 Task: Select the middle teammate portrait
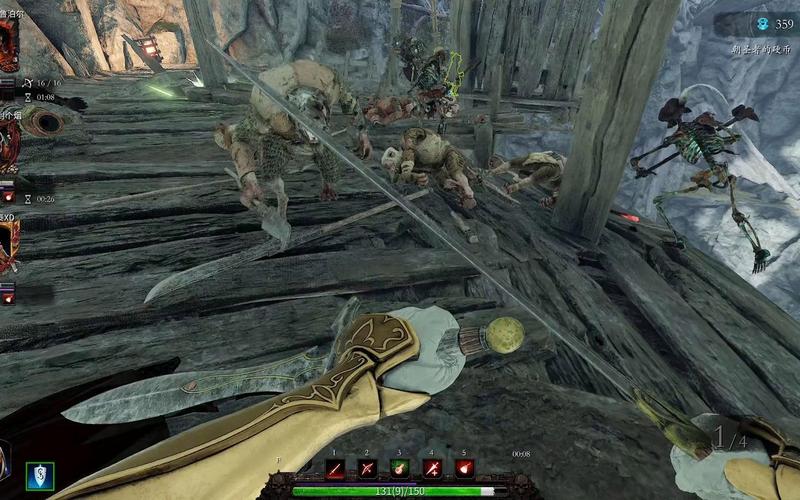click(8, 145)
